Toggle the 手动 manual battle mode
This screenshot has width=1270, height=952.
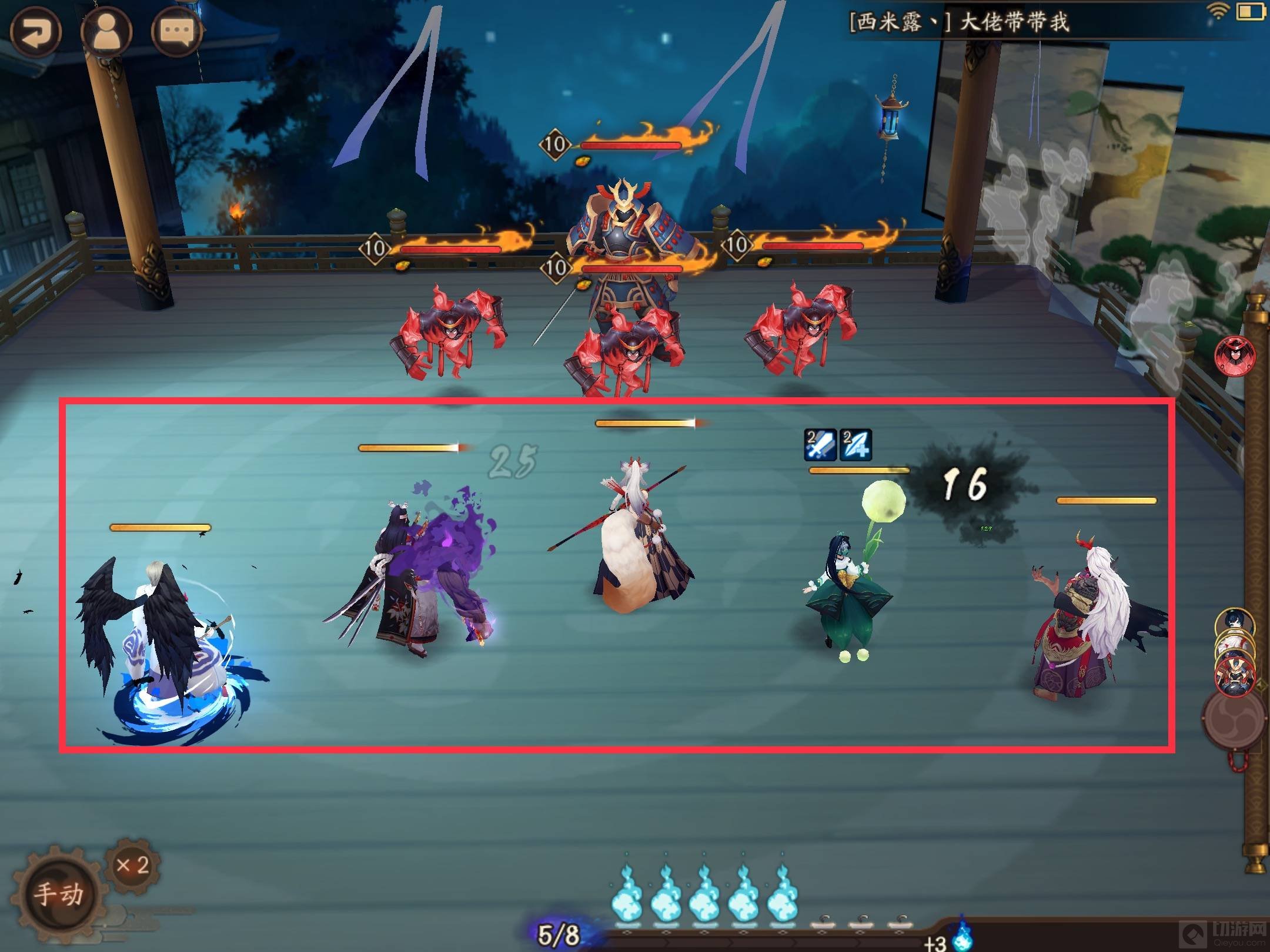coord(58,894)
